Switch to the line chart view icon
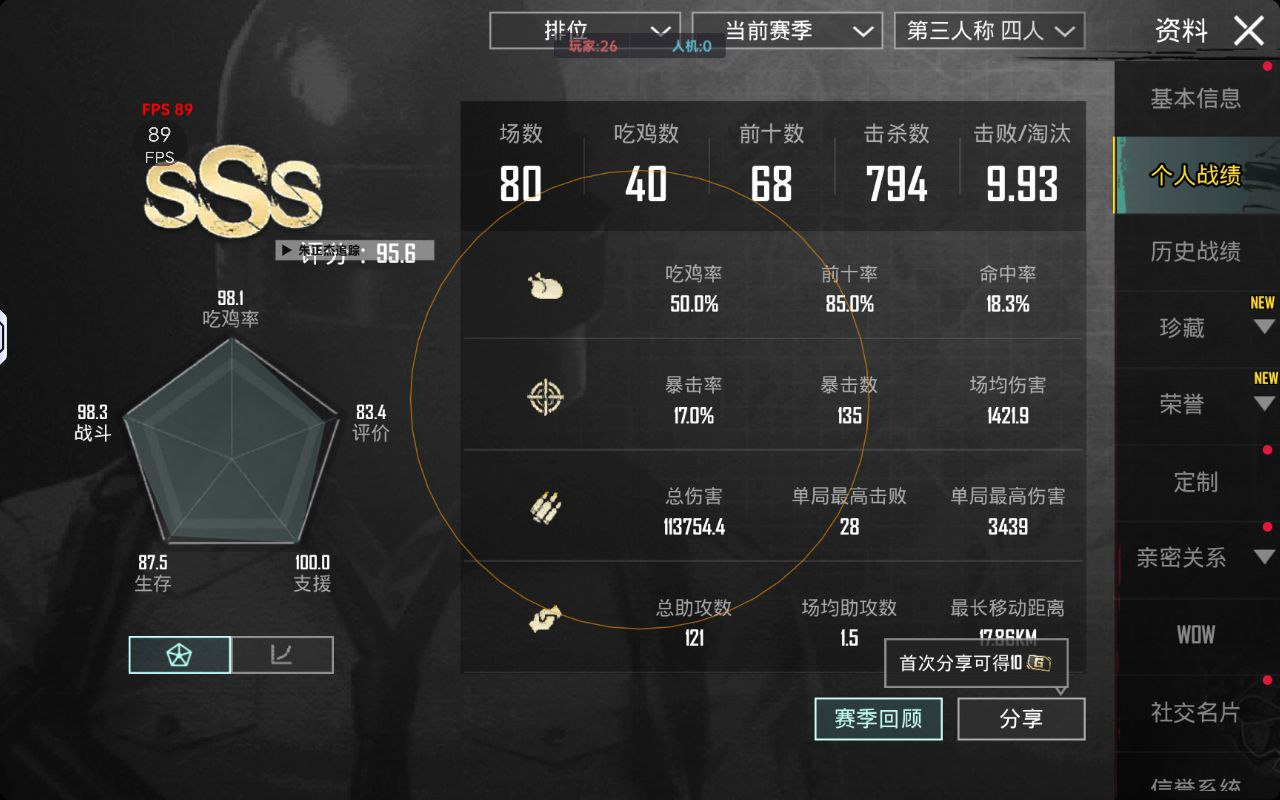Image resolution: width=1280 pixels, height=800 pixels. tap(282, 654)
